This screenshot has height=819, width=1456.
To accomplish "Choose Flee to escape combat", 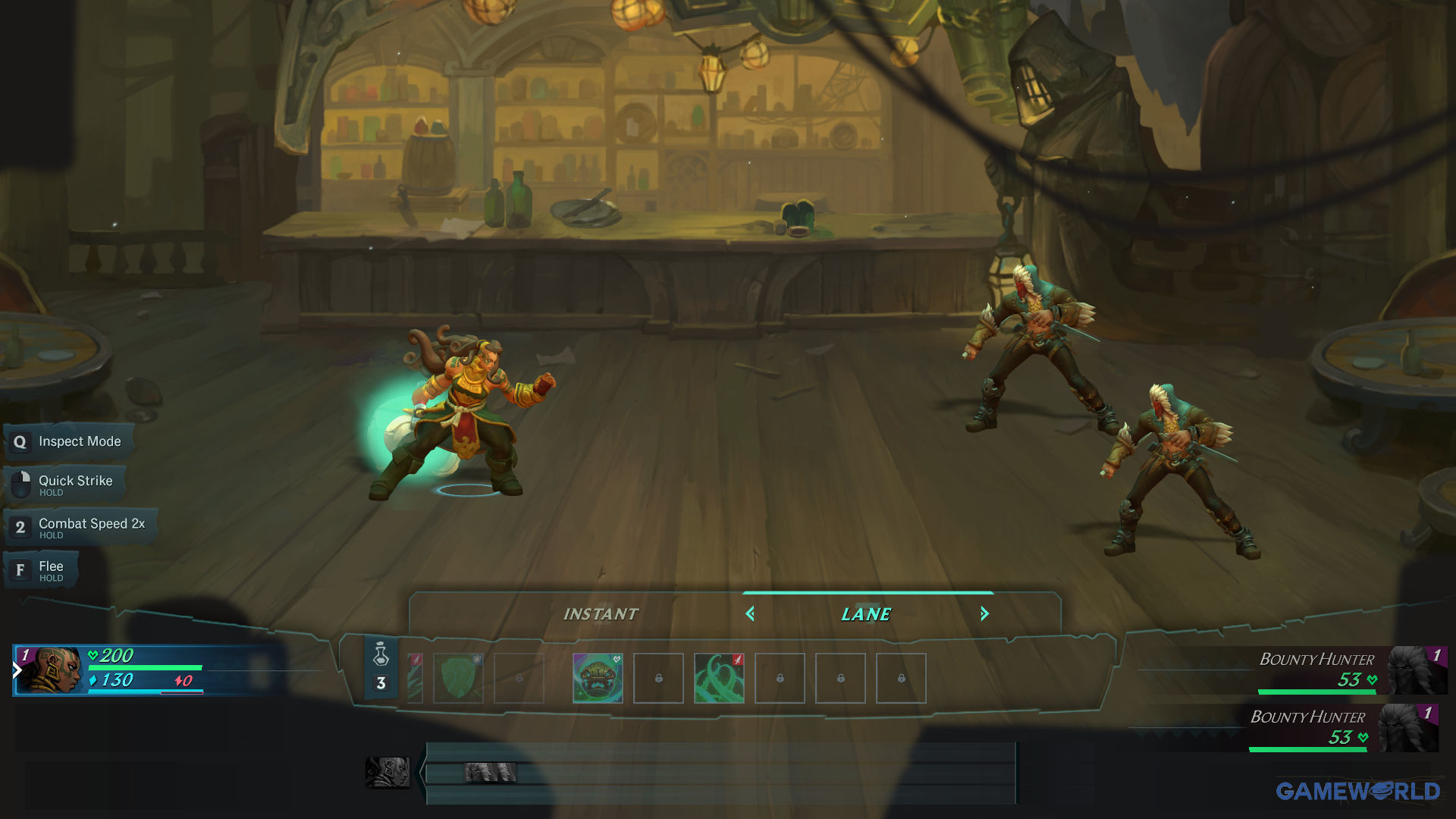I will pos(42,570).
